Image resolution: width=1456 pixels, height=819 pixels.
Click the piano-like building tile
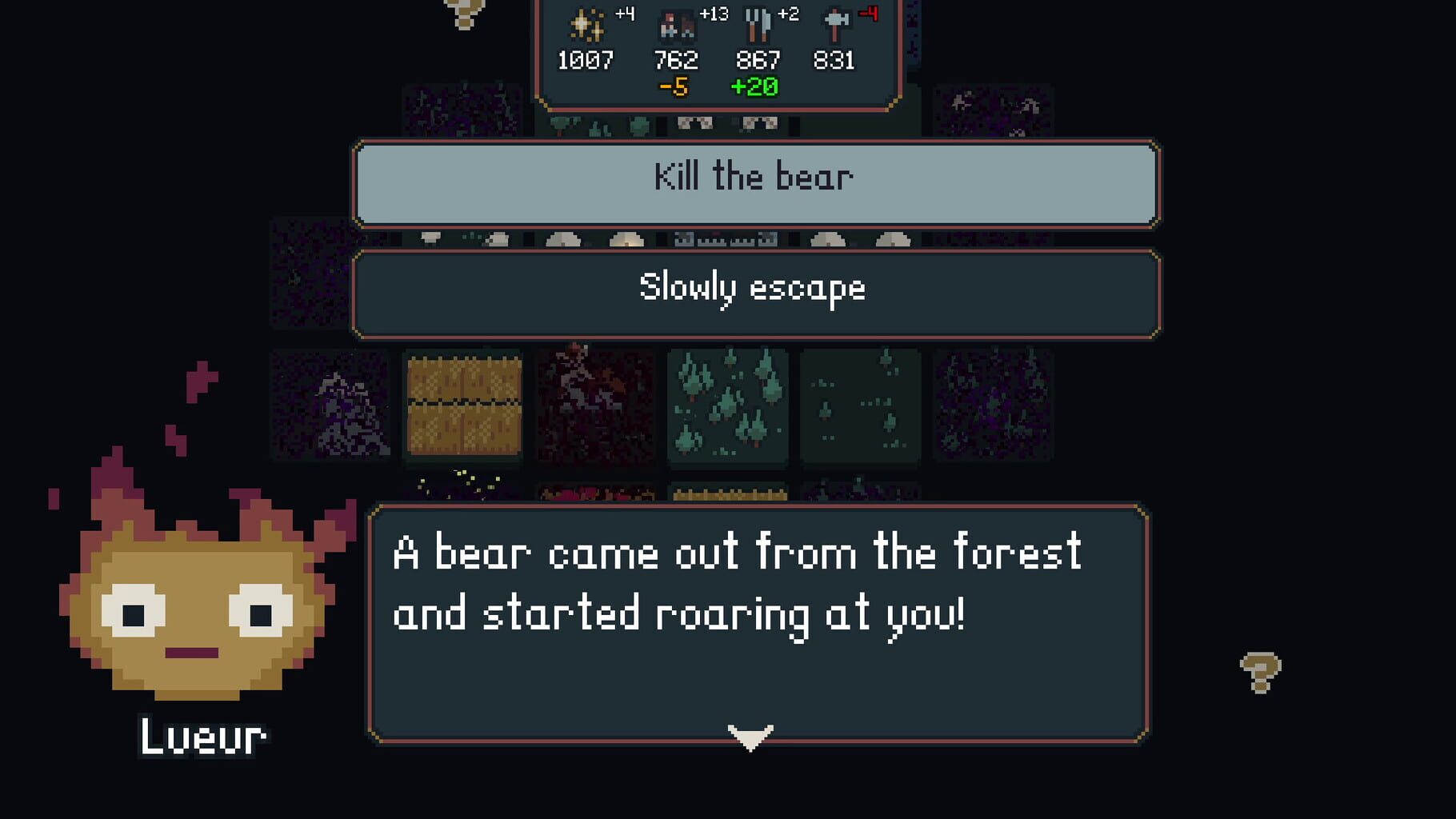[x=720, y=240]
